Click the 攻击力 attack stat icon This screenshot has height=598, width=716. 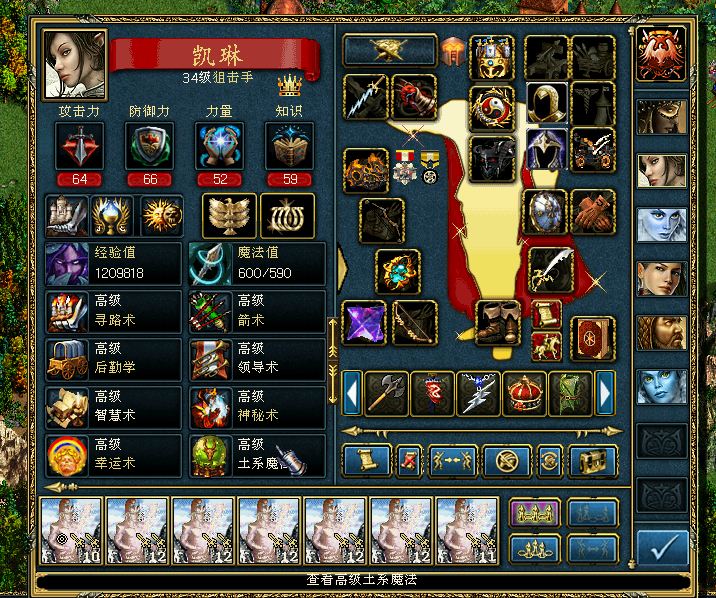tap(77, 147)
